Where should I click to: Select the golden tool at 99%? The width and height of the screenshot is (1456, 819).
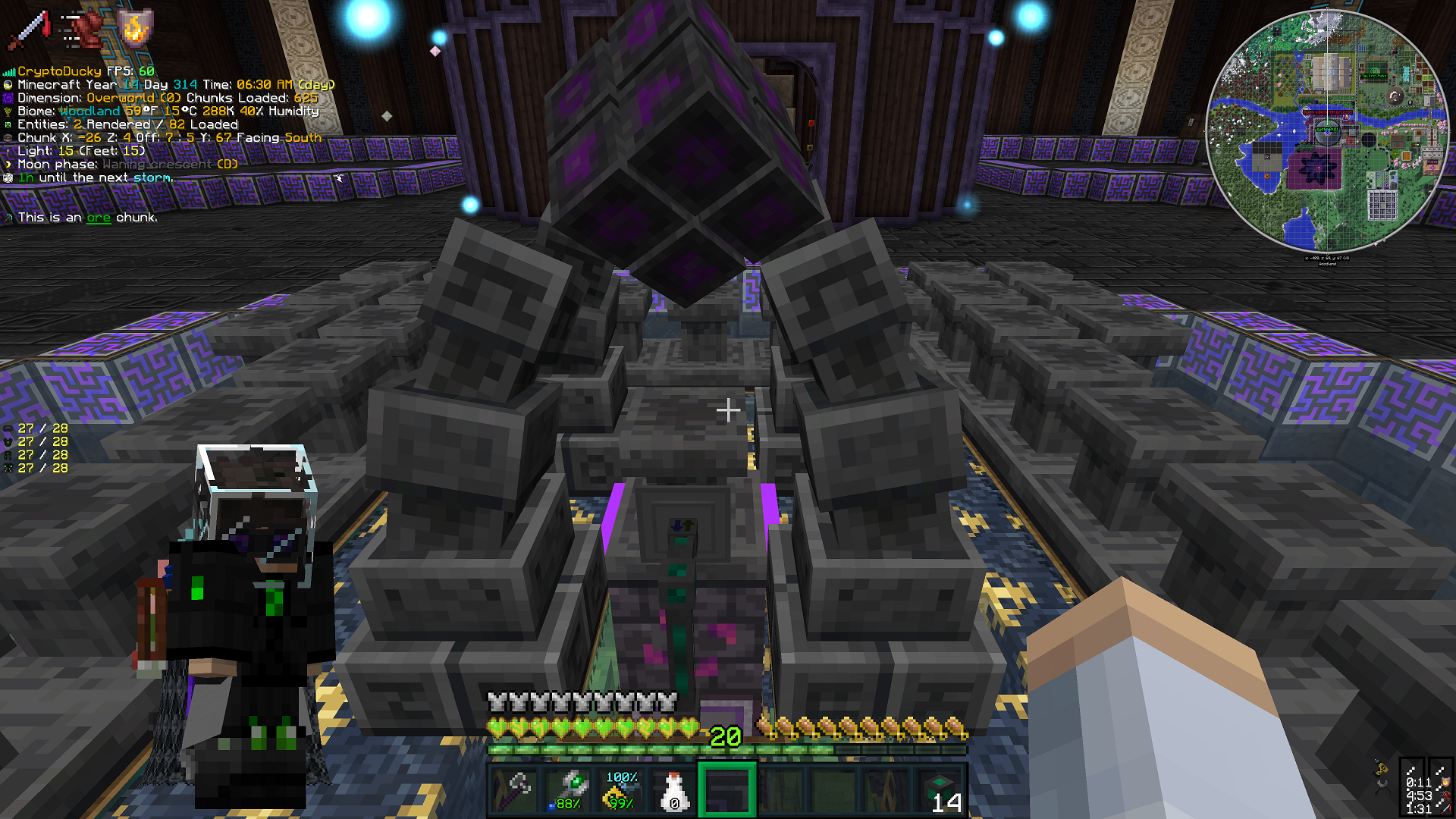click(x=621, y=791)
